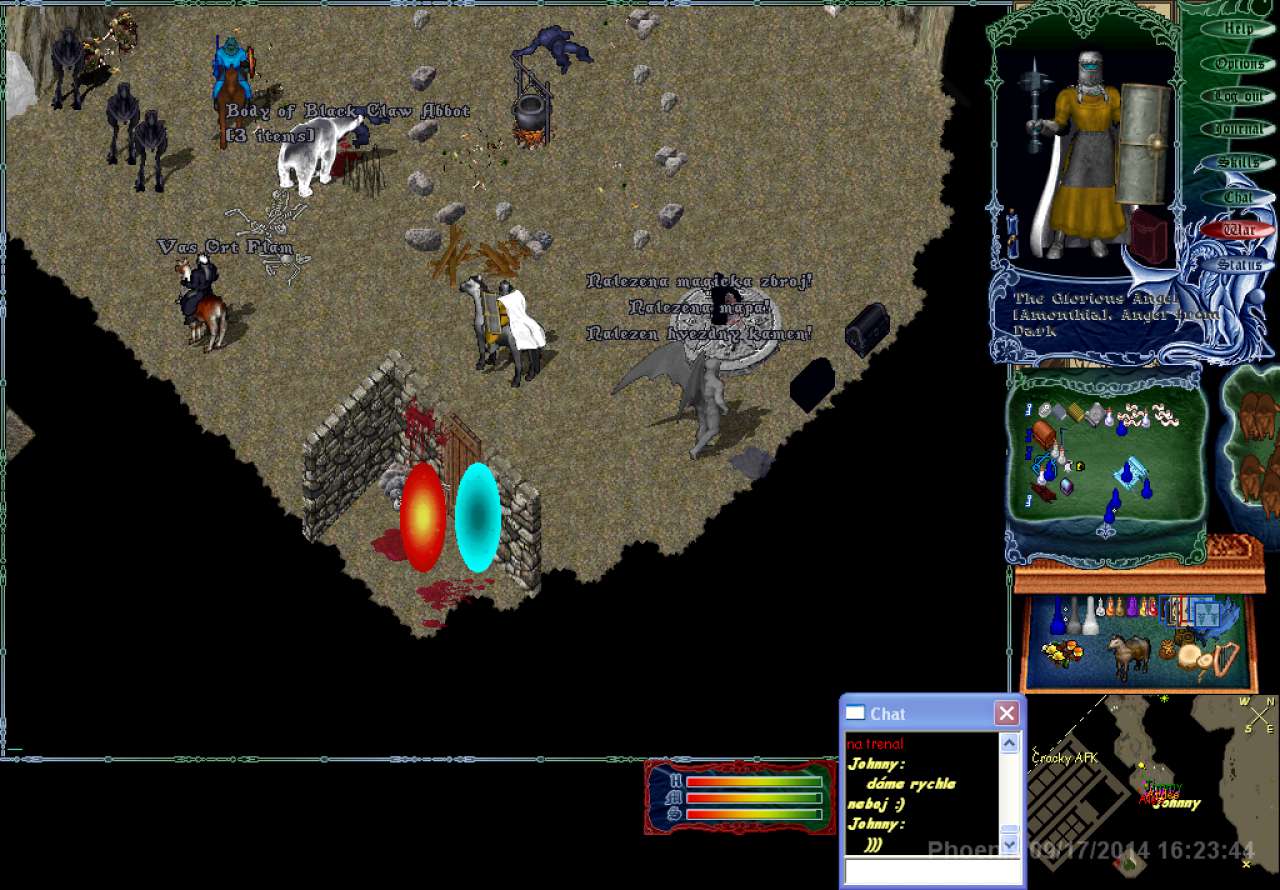Select the dark red spellbook on paperdoll
Viewport: 1280px width, 890px height.
pyautogui.click(x=1150, y=236)
